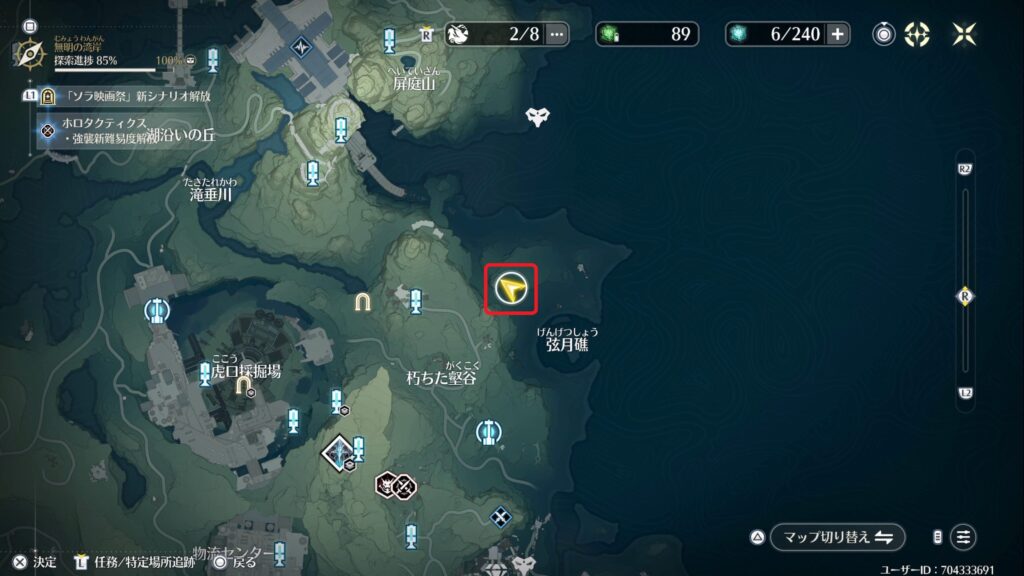Click the 100% exploration reward chest icon
Viewport: 1024px width, 576px height.
[x=190, y=62]
